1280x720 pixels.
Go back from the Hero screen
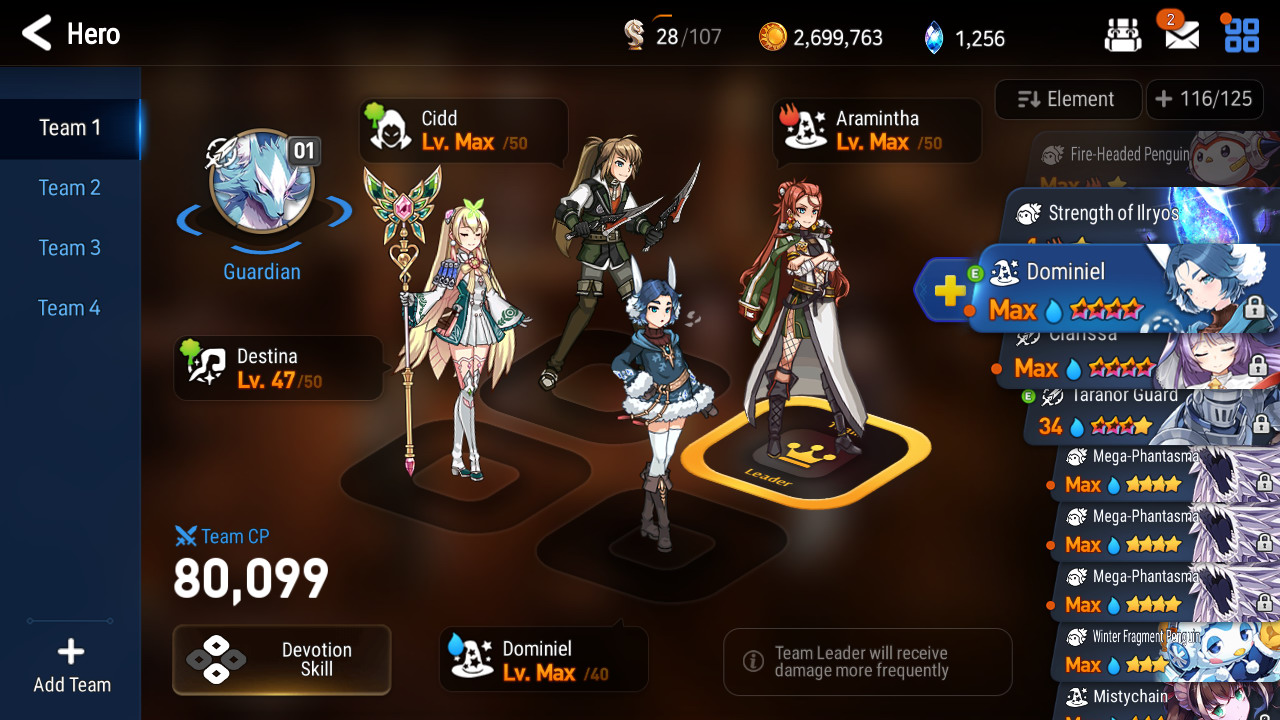37,34
